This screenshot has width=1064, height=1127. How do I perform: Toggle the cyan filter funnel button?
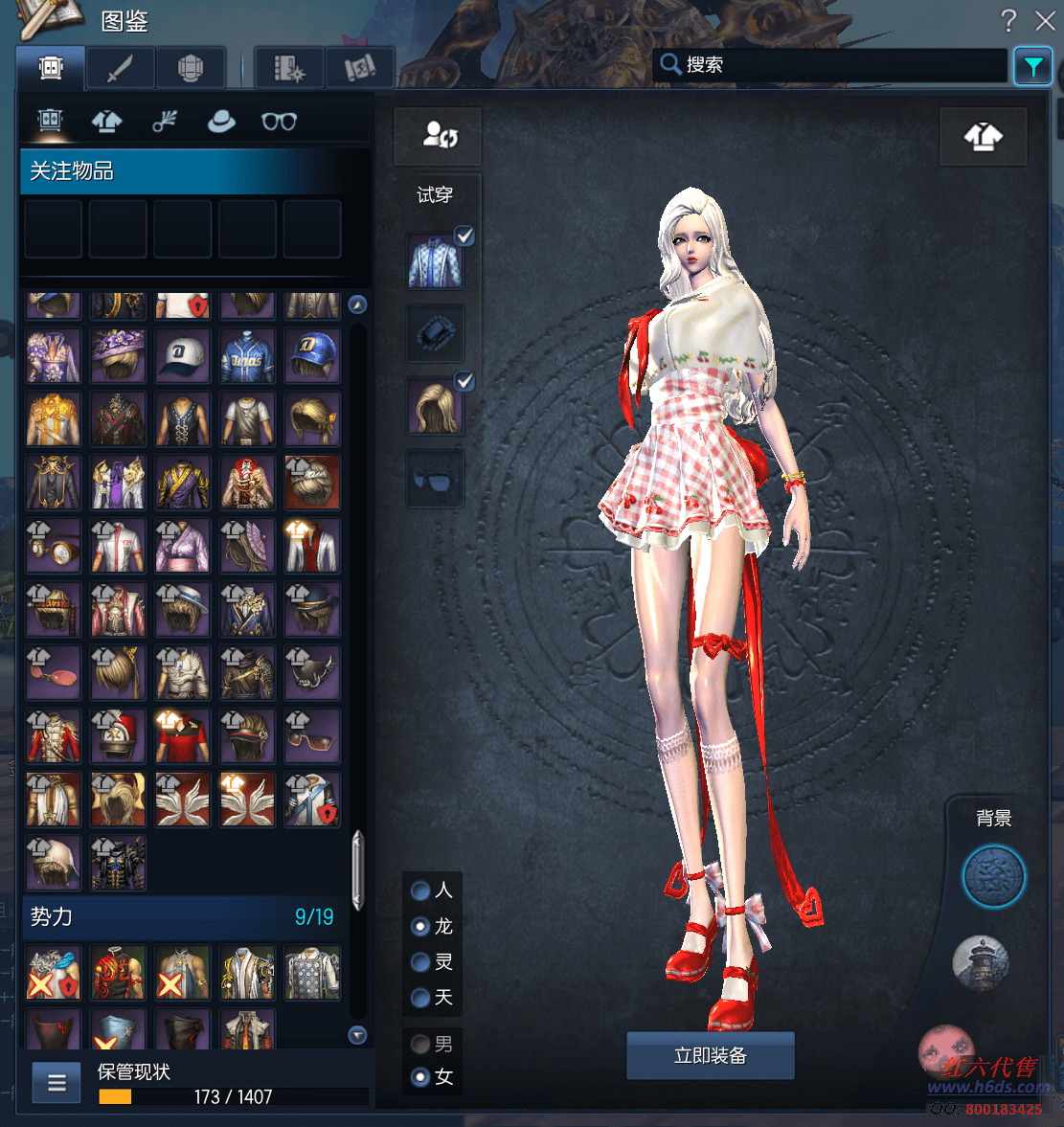(1032, 66)
